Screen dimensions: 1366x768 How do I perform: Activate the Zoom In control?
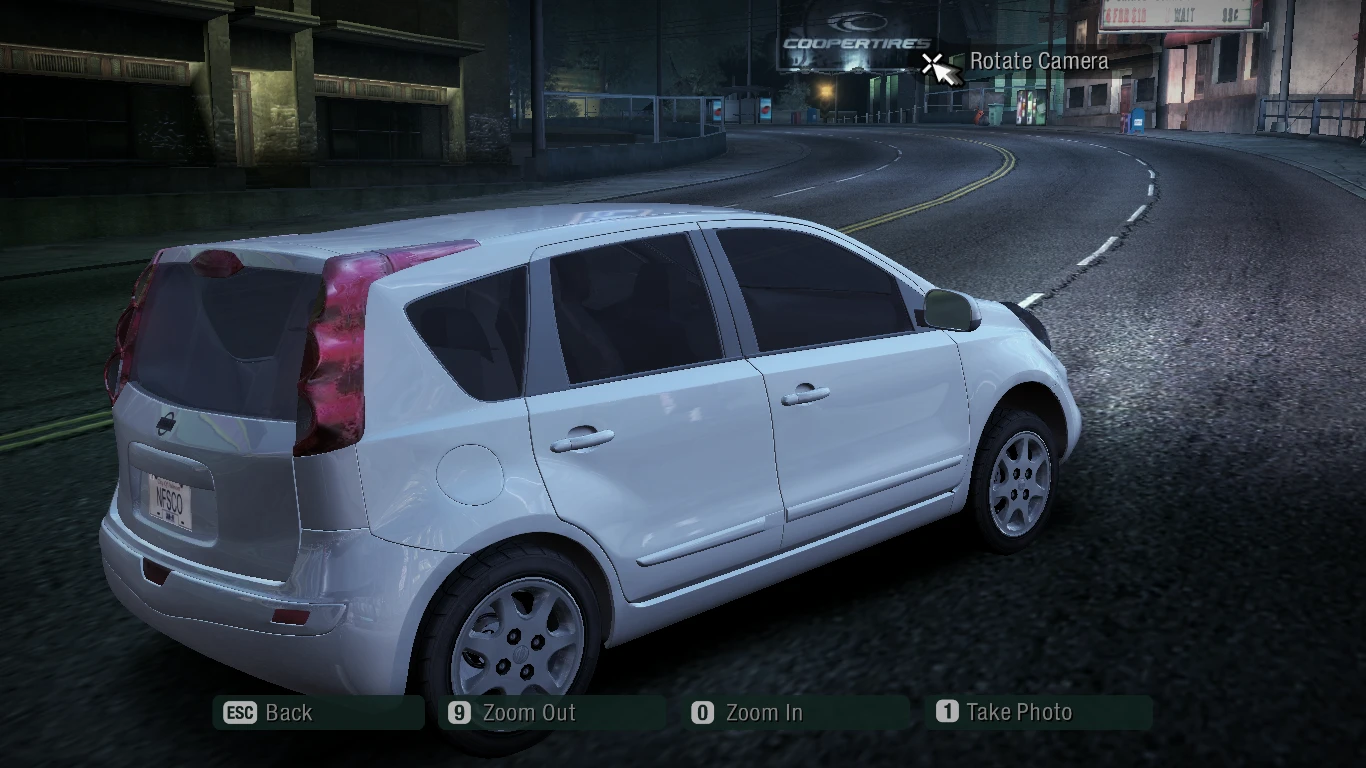(764, 713)
